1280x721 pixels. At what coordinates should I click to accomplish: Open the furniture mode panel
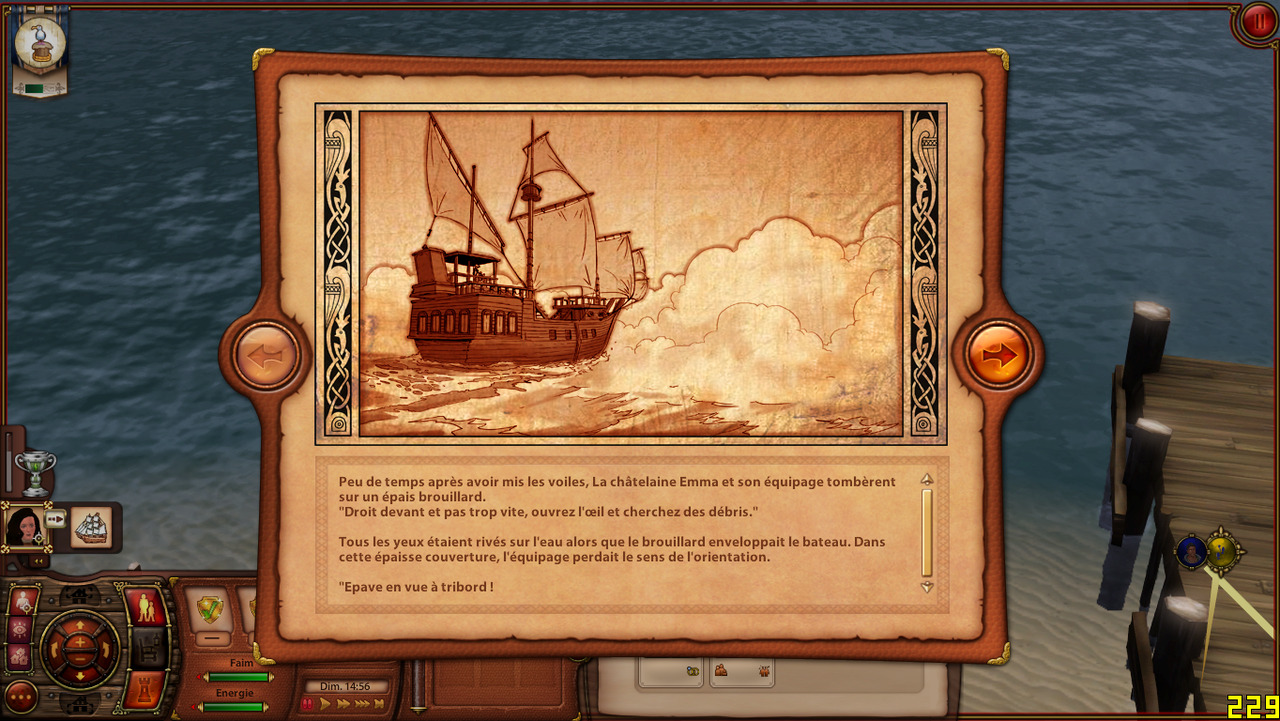tap(147, 648)
